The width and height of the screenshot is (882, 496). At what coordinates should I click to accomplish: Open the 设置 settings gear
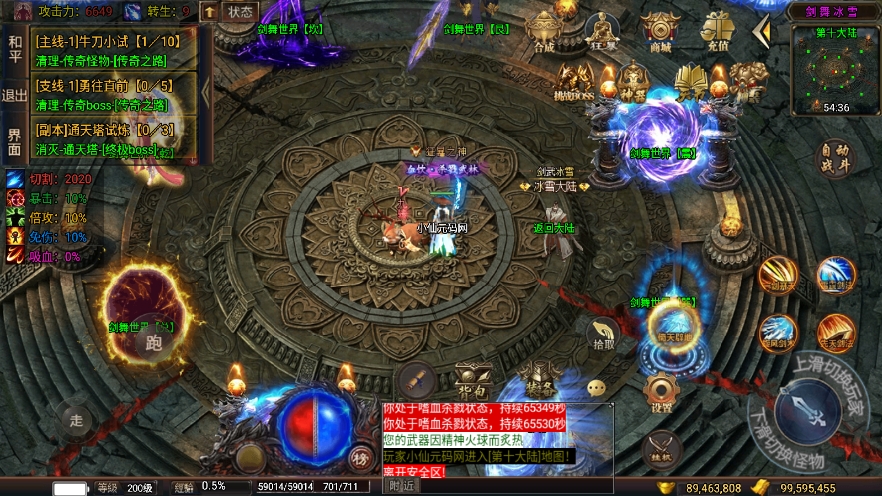[660, 393]
